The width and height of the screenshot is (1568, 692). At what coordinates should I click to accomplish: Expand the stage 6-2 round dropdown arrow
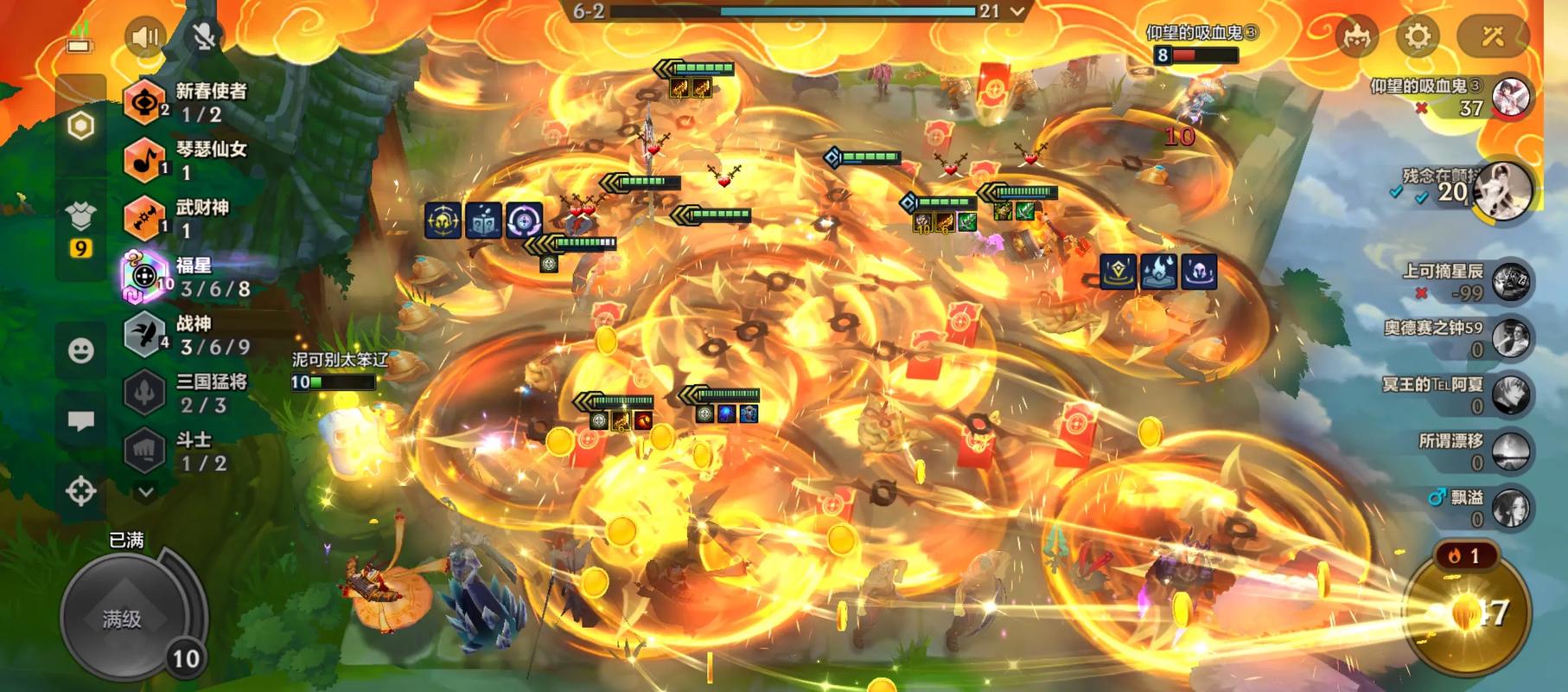click(x=1017, y=11)
